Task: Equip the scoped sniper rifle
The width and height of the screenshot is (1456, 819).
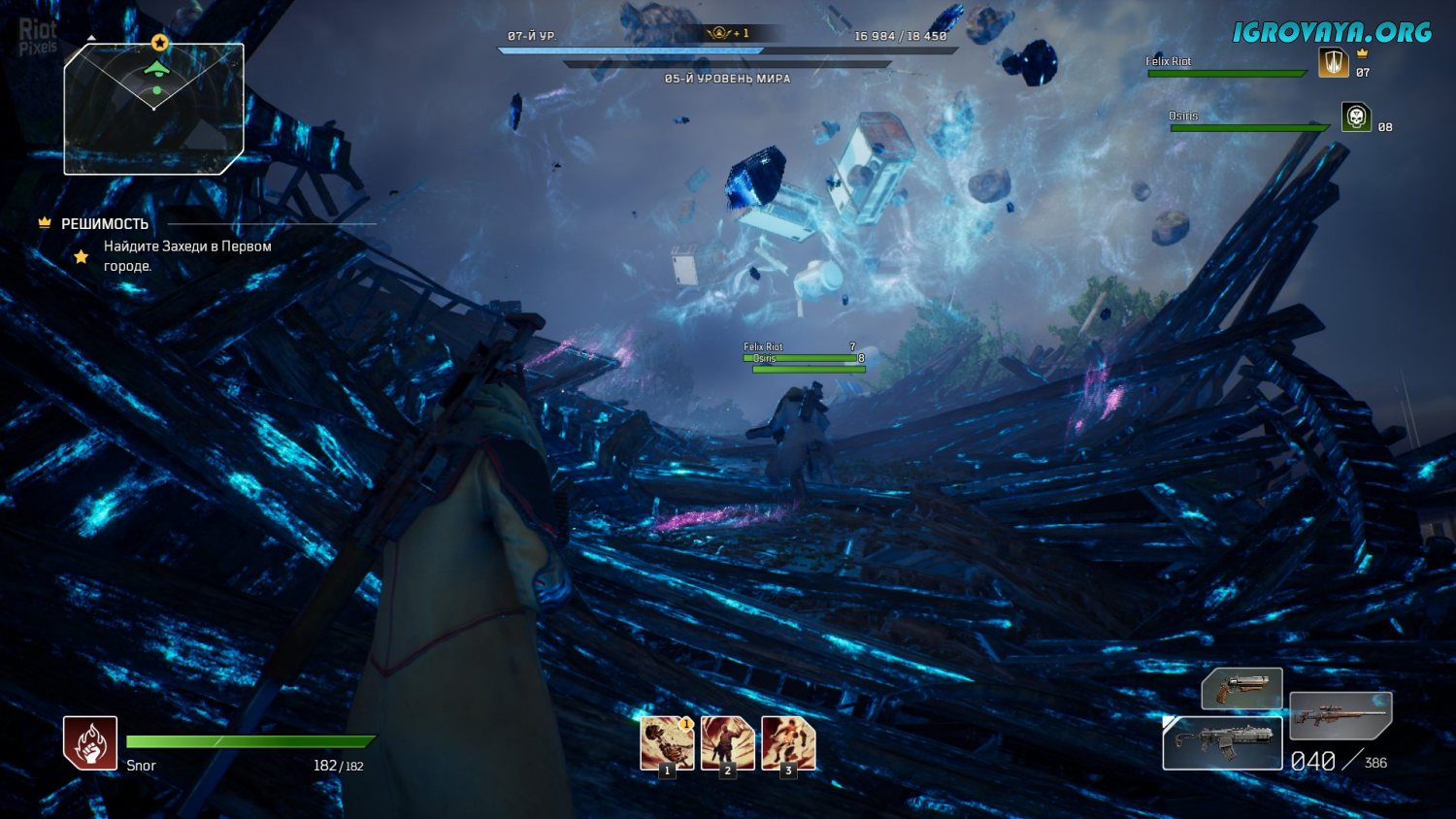Action: pyautogui.click(x=1340, y=715)
